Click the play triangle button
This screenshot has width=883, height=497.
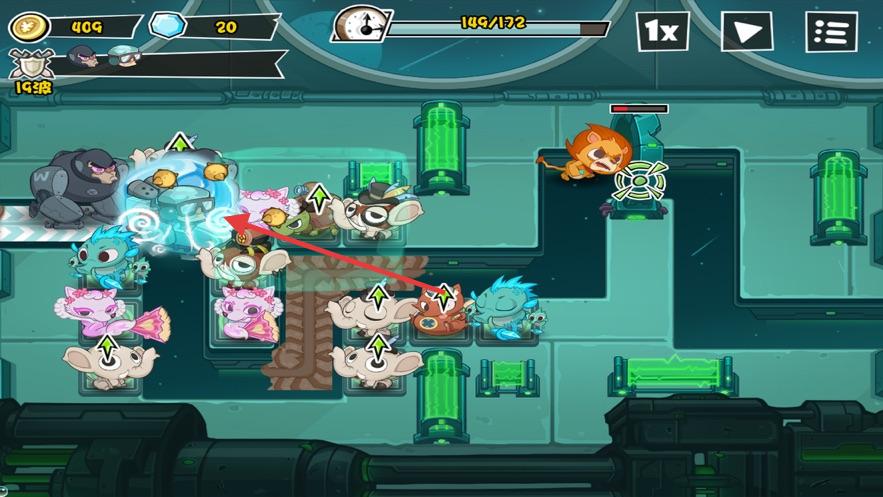pyautogui.click(x=747, y=32)
